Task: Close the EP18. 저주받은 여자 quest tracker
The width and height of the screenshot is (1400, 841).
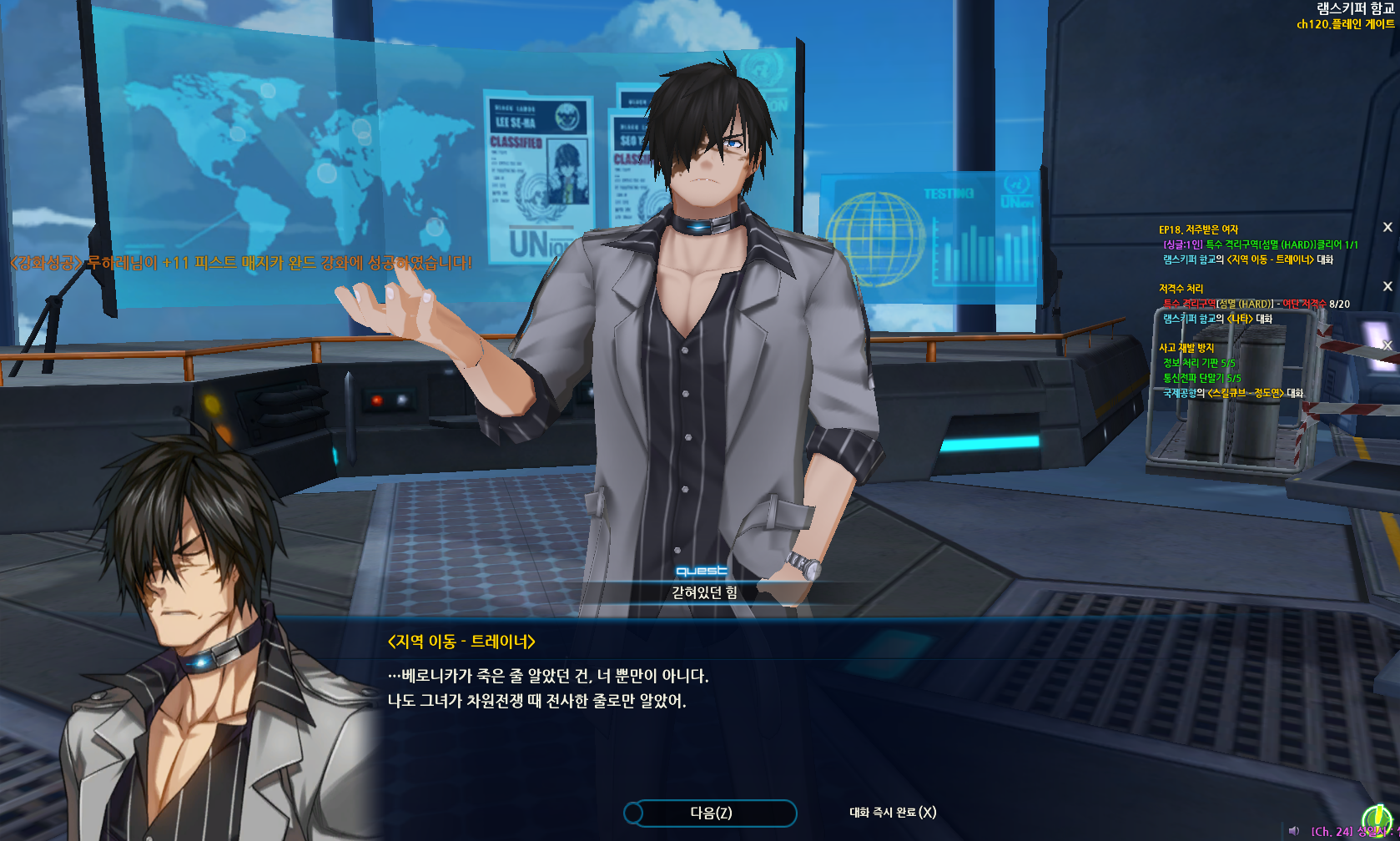Action: point(1387,227)
